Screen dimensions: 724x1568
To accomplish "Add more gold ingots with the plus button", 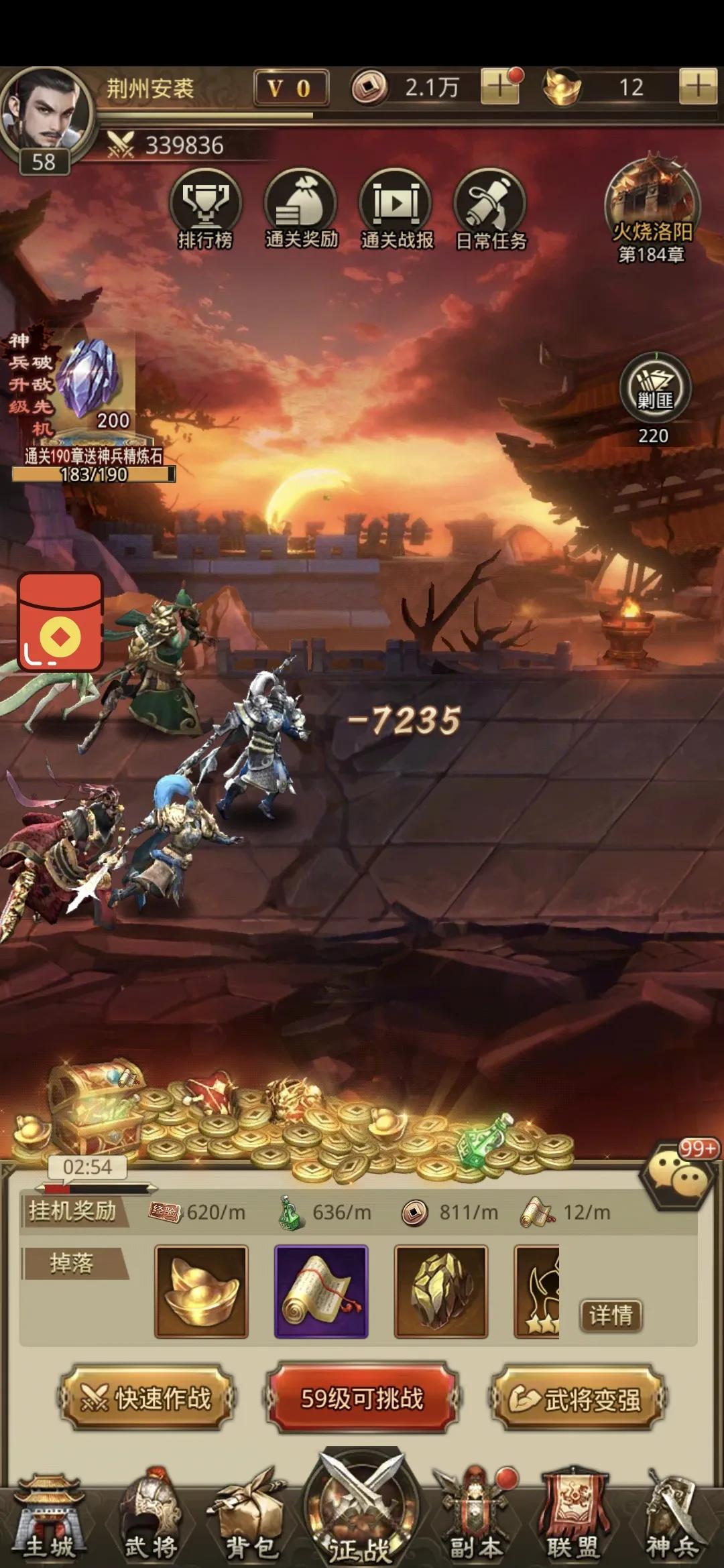I will click(x=699, y=87).
